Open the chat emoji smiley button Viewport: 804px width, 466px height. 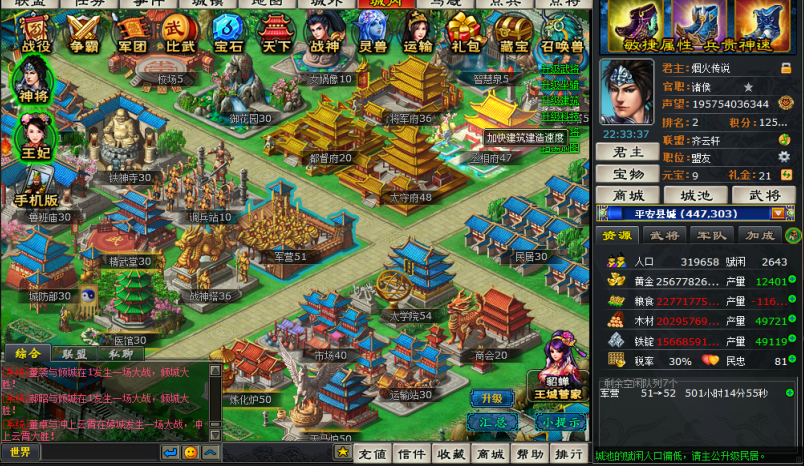click(x=190, y=453)
